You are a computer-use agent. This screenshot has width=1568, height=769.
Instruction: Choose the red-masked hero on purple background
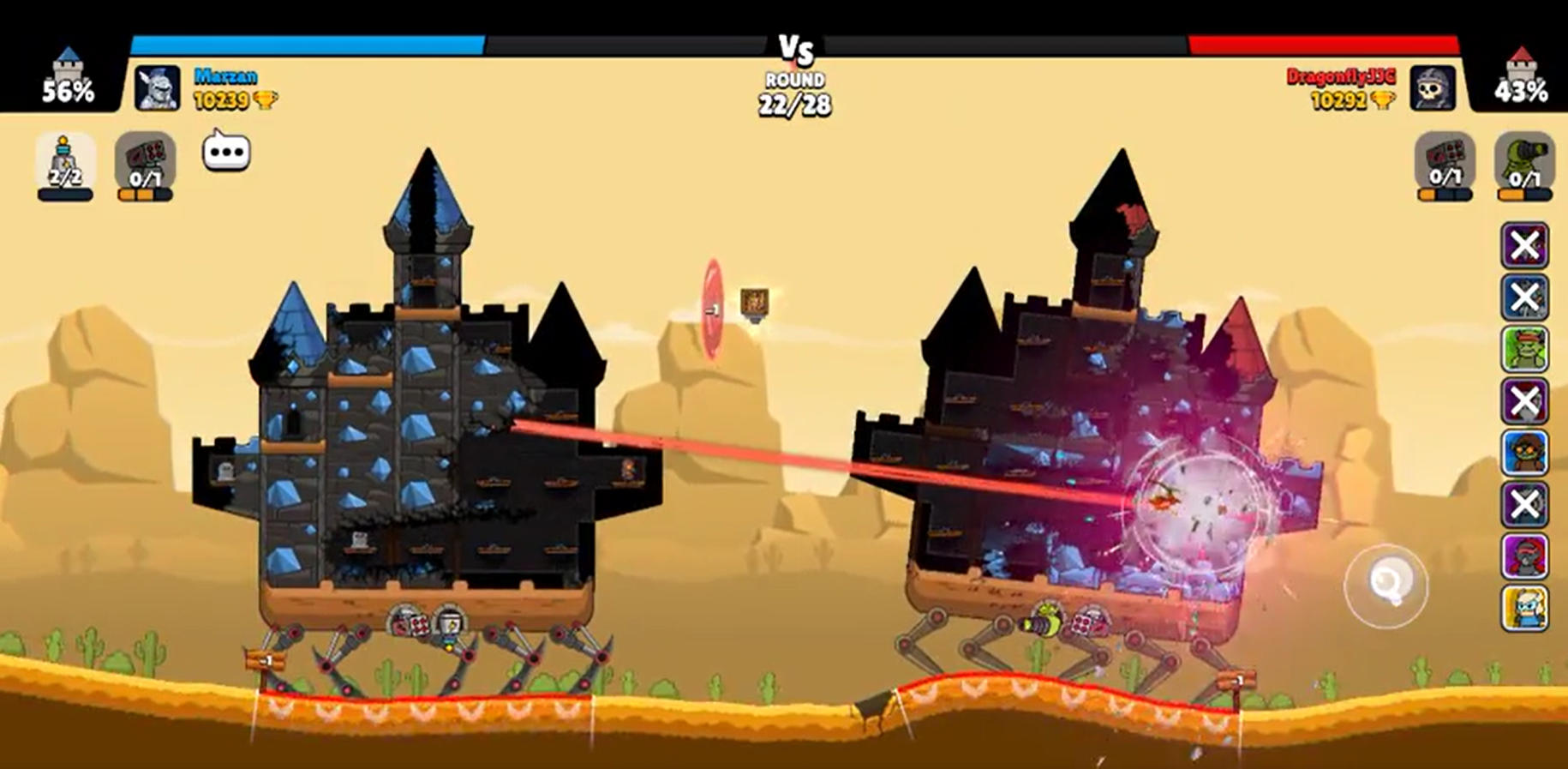(1524, 556)
